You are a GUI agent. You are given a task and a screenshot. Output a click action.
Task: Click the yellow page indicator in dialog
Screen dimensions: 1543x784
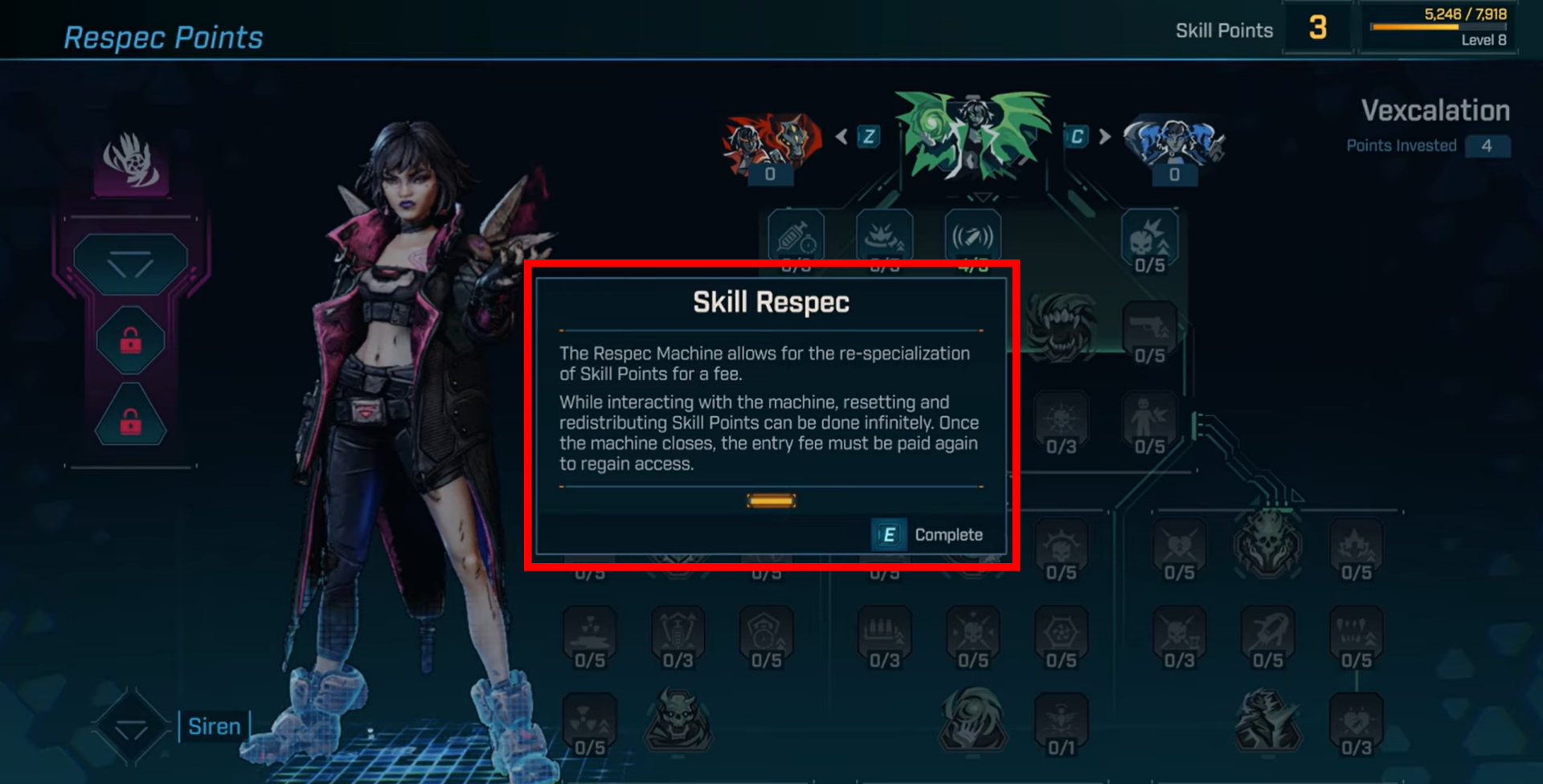coord(771,501)
